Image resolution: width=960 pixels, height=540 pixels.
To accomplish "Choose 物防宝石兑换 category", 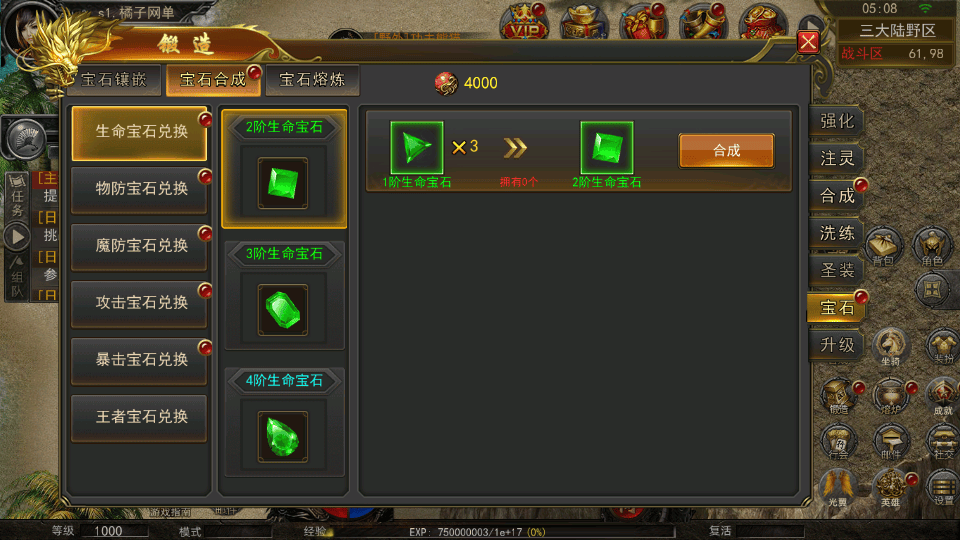I will (x=140, y=189).
